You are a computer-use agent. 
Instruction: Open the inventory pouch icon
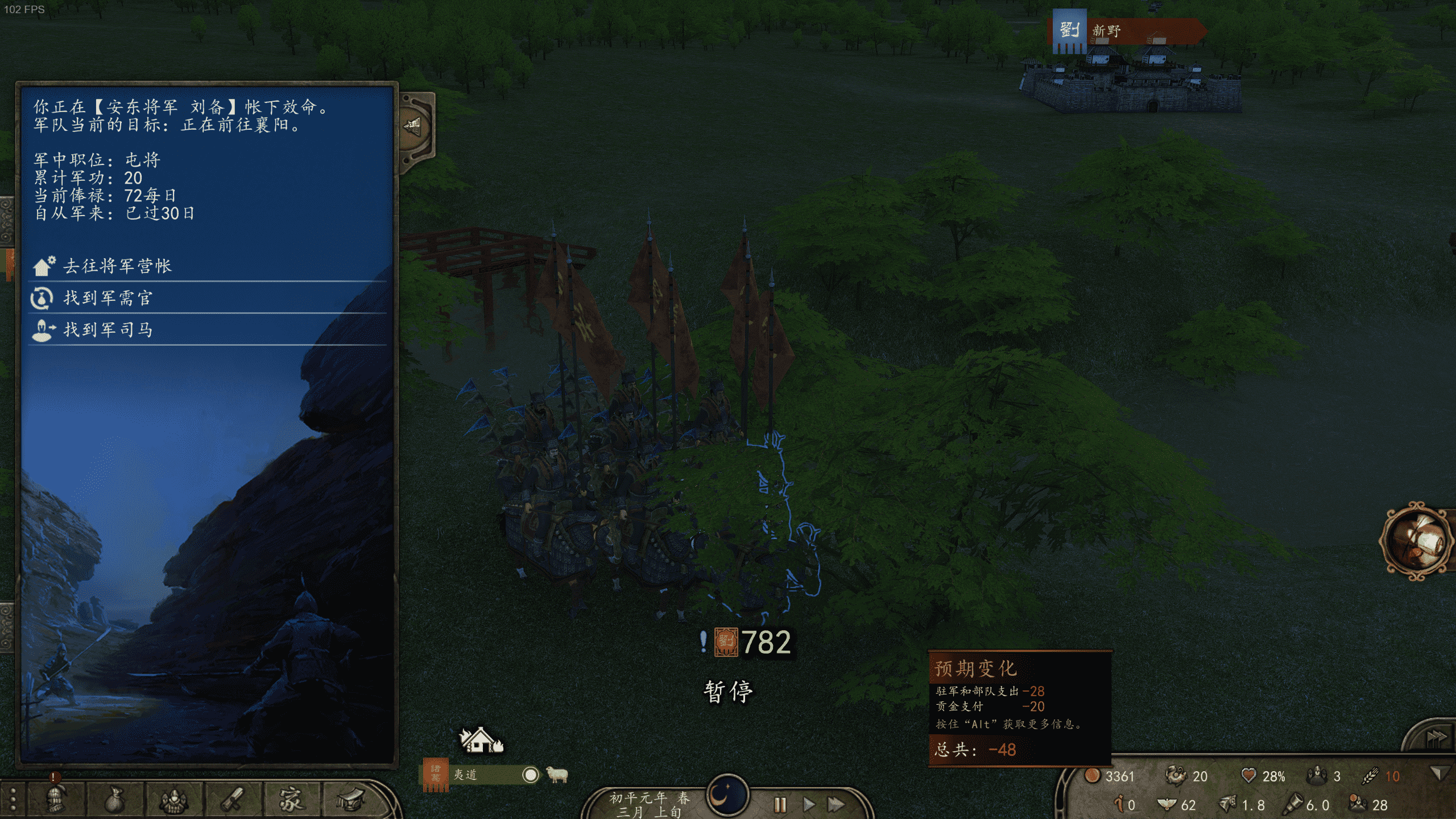coord(115,800)
